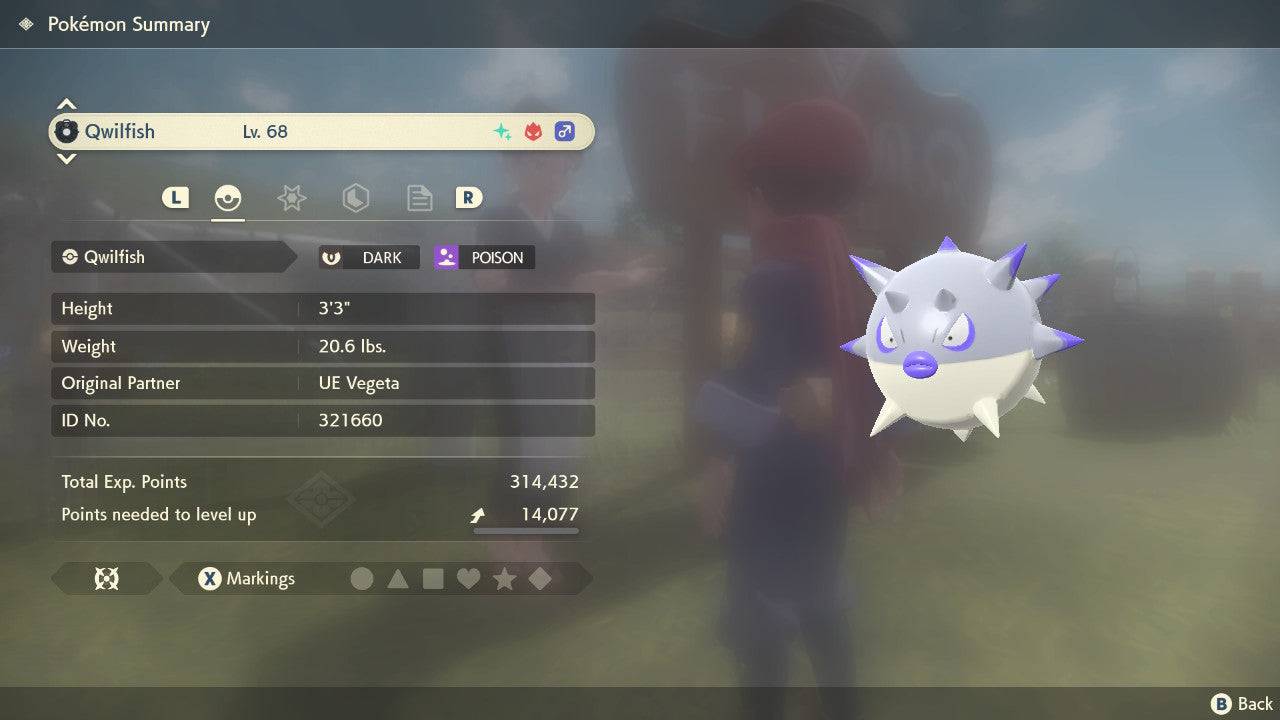Open the document notes tab
This screenshot has width=1280, height=720.
coord(419,198)
